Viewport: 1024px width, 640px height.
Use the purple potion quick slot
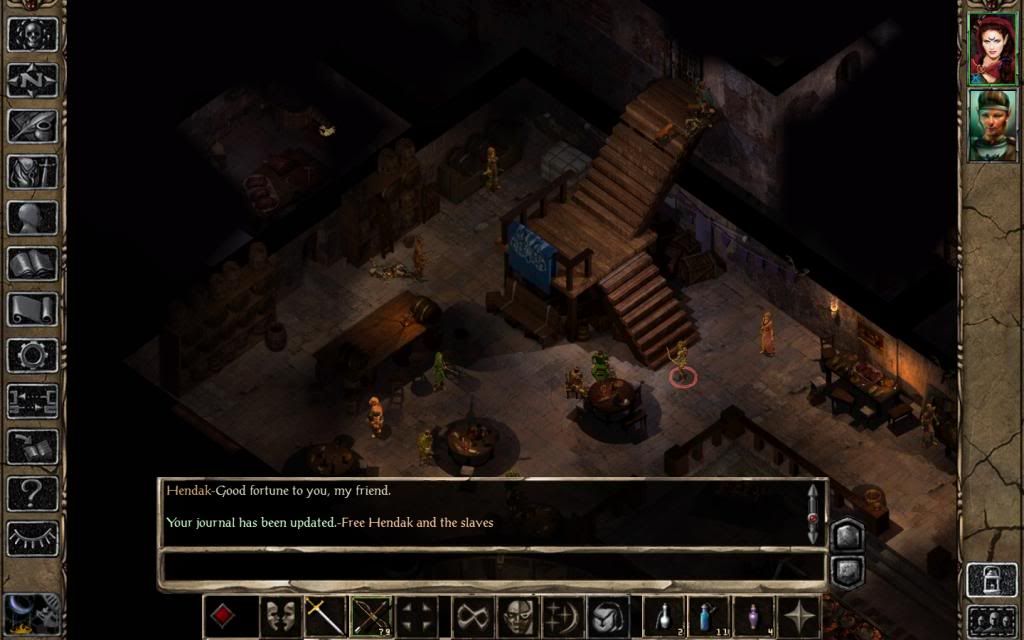pyautogui.click(x=754, y=616)
